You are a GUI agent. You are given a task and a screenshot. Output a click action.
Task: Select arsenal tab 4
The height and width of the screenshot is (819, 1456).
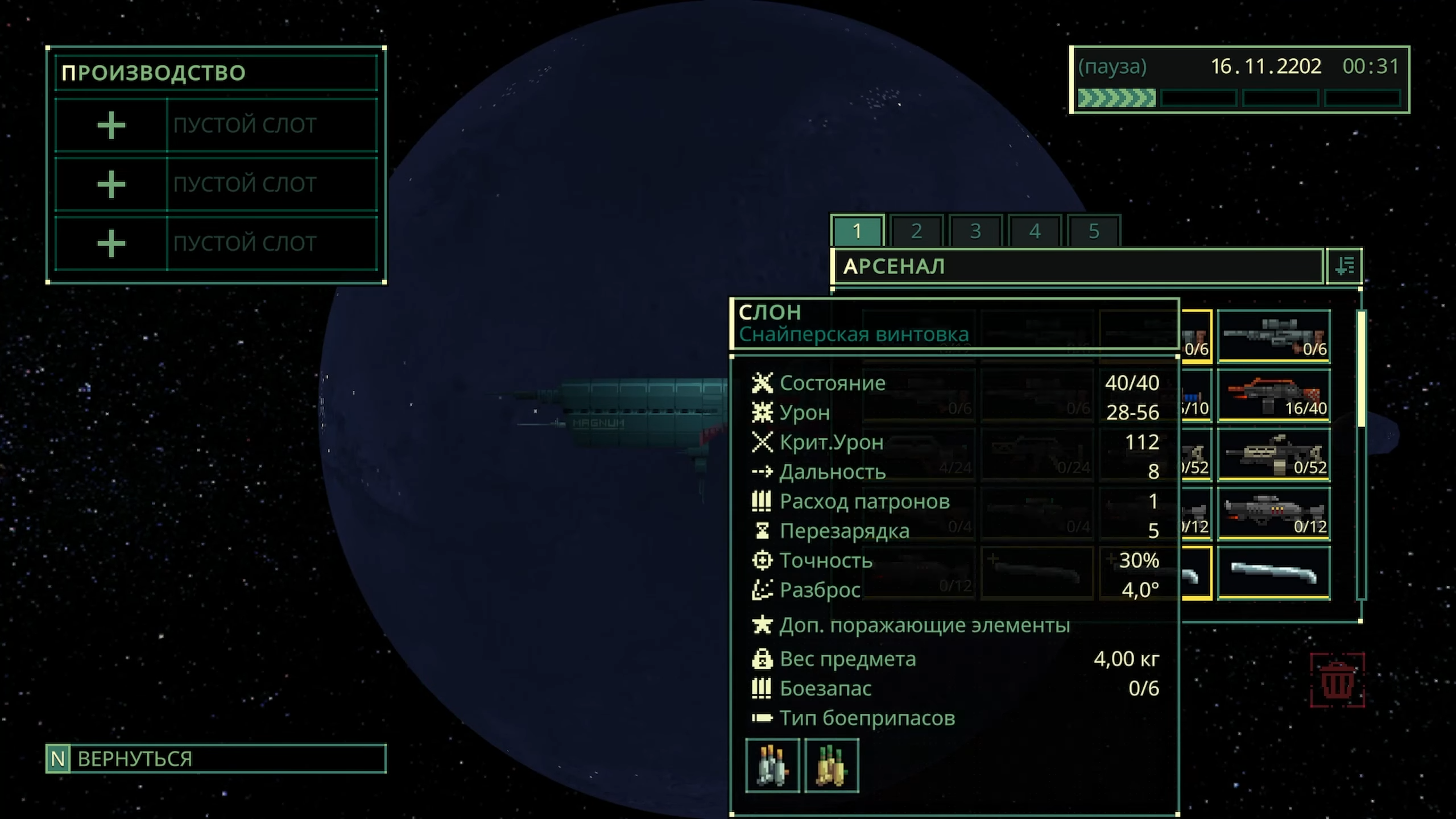[x=1035, y=231]
